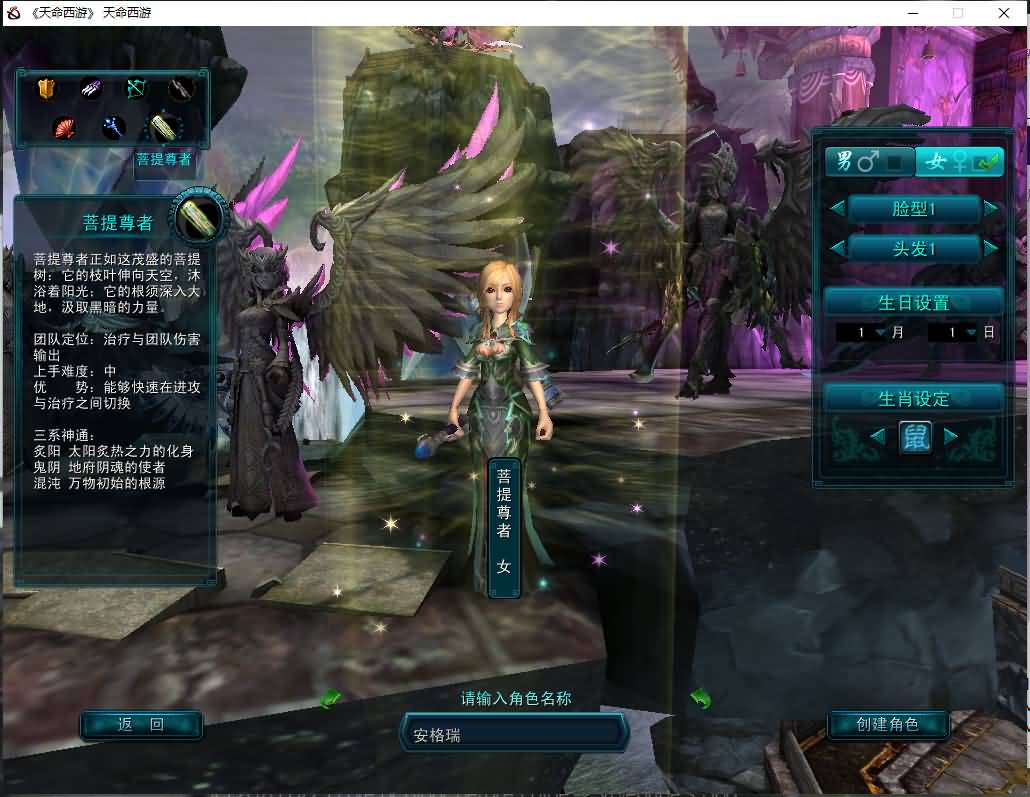1030x797 pixels.
Task: Open the birthday day (日) dropdown
Action: click(x=971, y=332)
